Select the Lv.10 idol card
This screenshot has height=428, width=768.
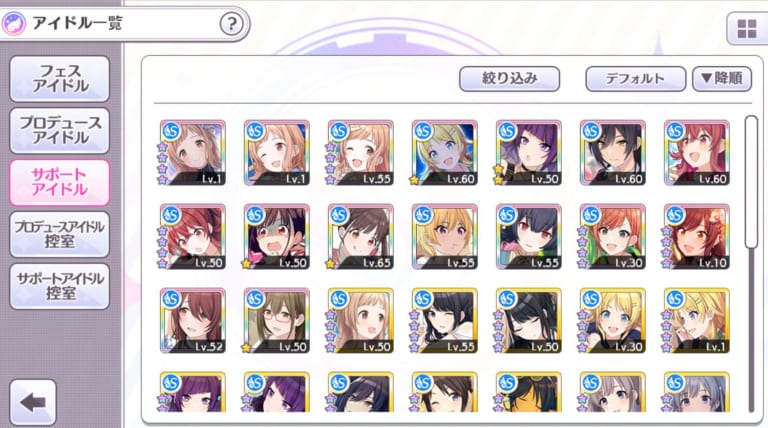696,237
